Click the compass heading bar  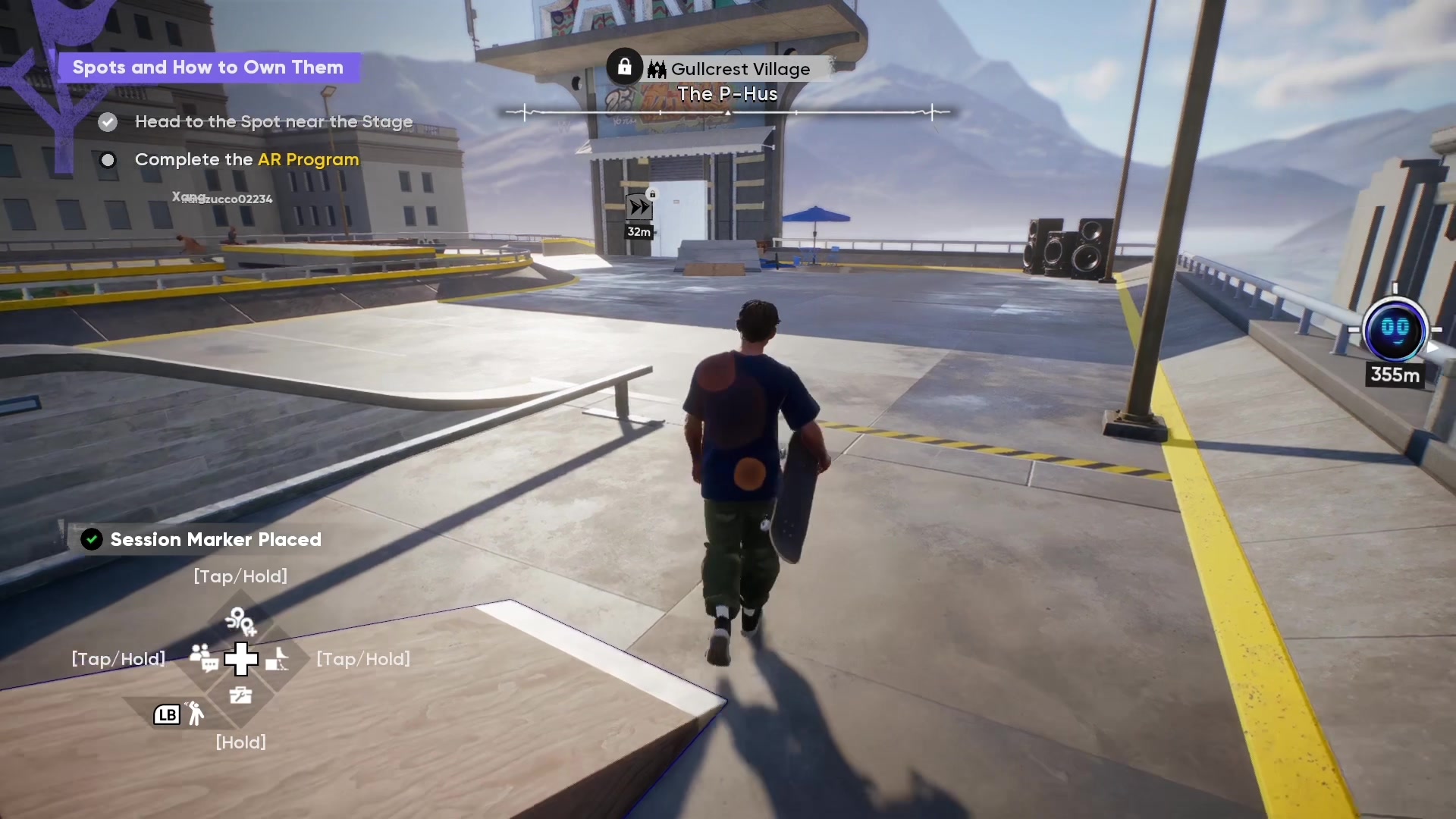coord(728,113)
